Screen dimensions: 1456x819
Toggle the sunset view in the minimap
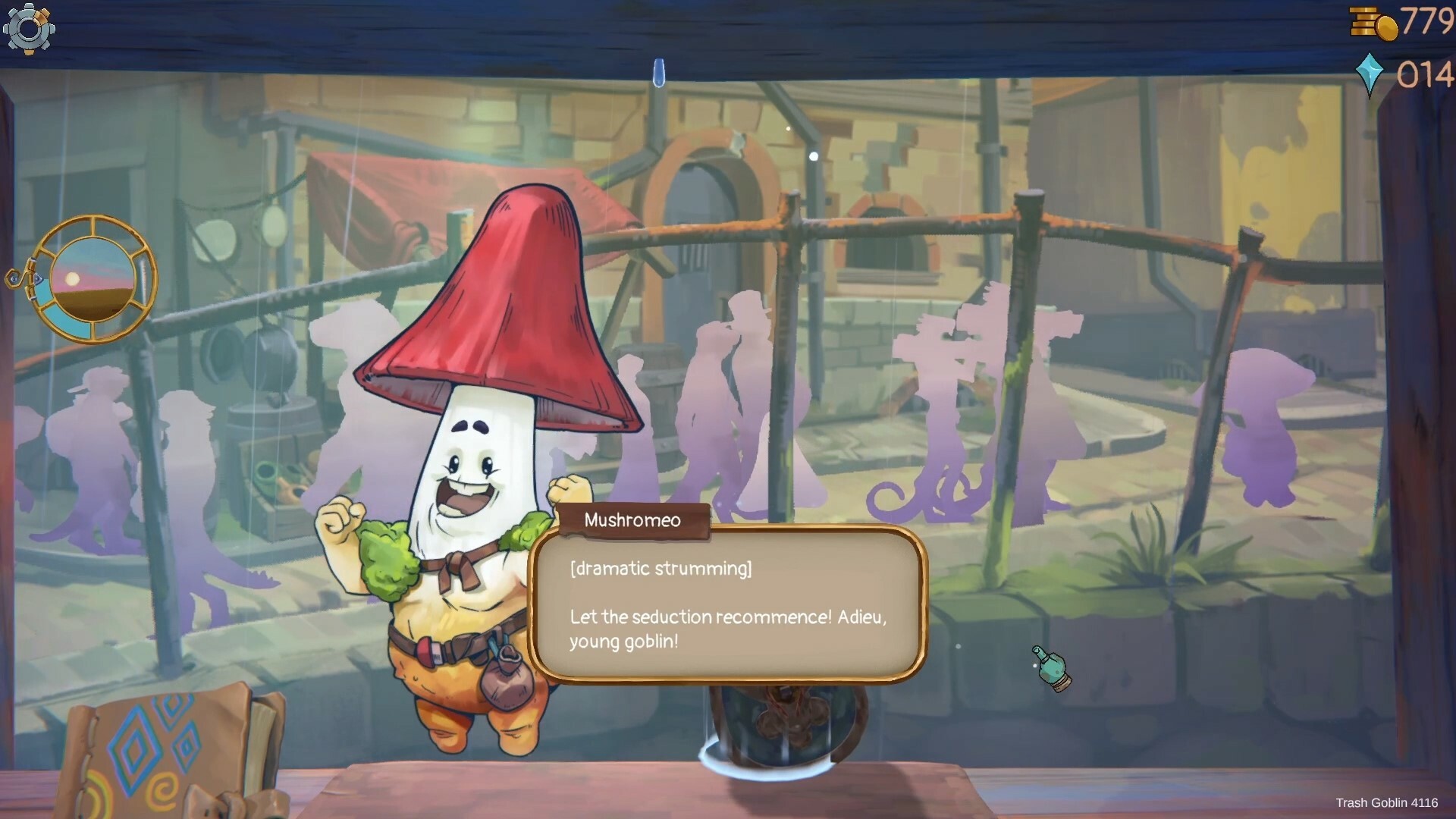tap(93, 281)
